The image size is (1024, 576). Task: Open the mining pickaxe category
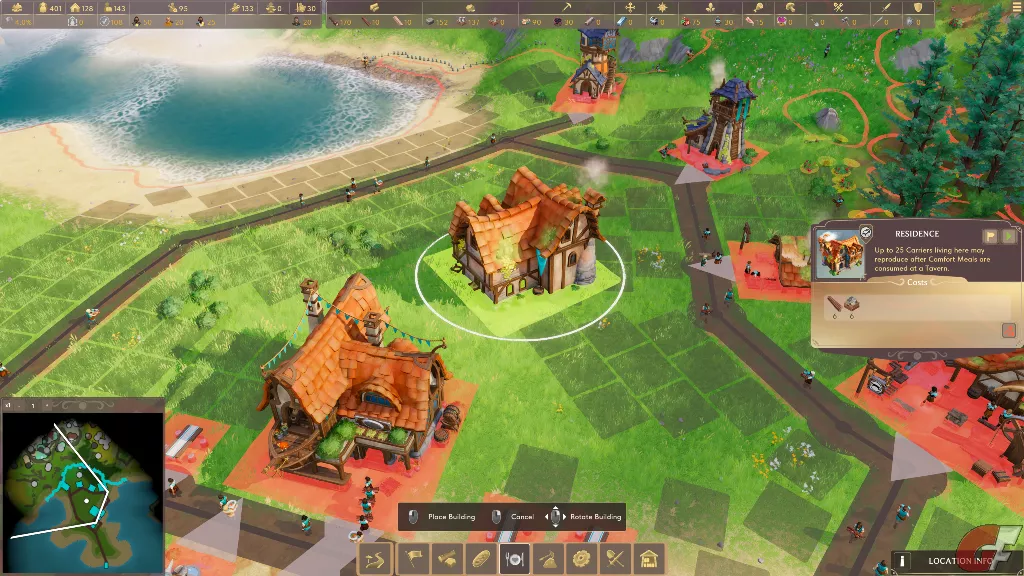pos(548,558)
